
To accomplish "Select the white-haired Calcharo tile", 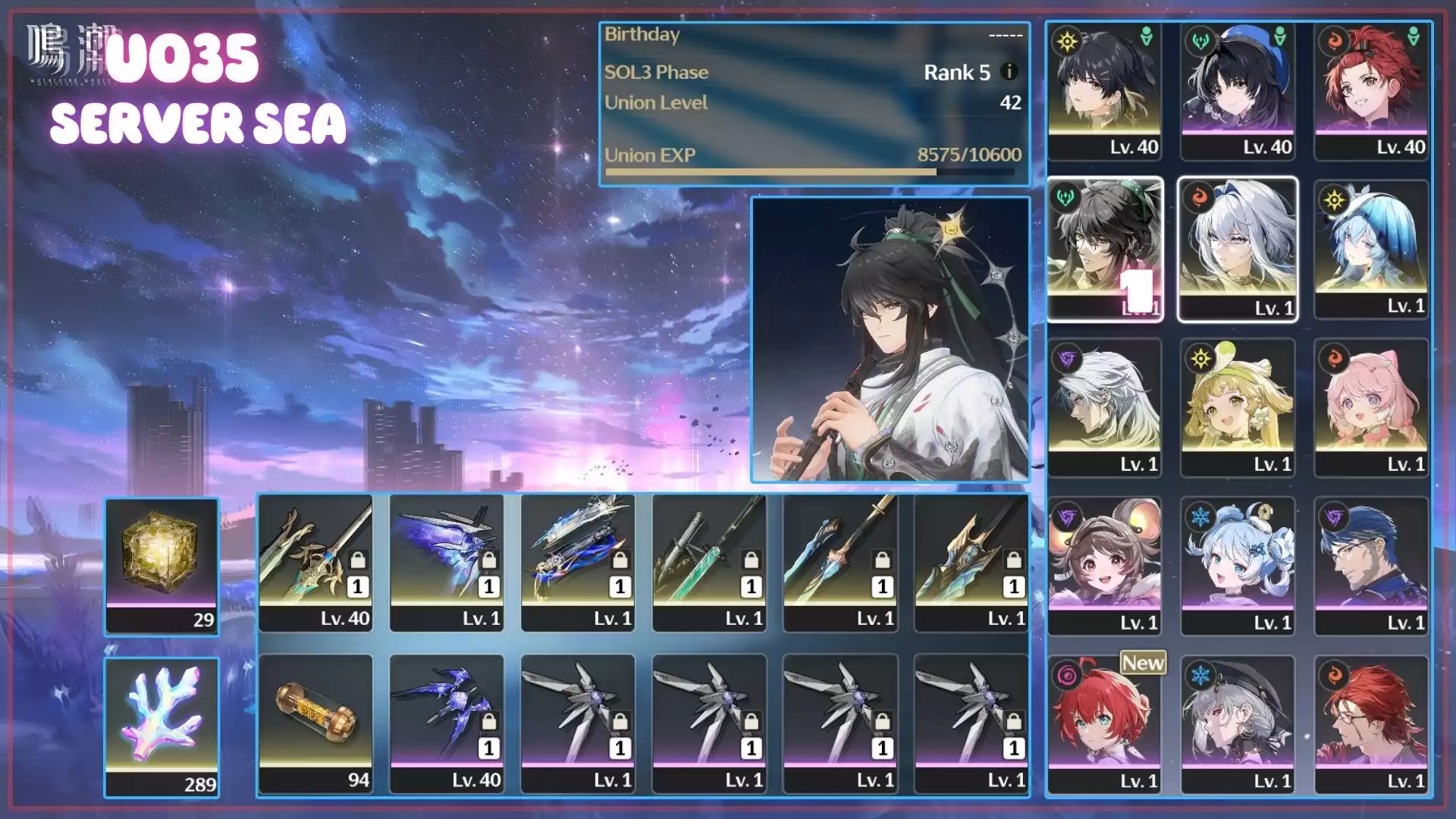I will [x=1104, y=408].
